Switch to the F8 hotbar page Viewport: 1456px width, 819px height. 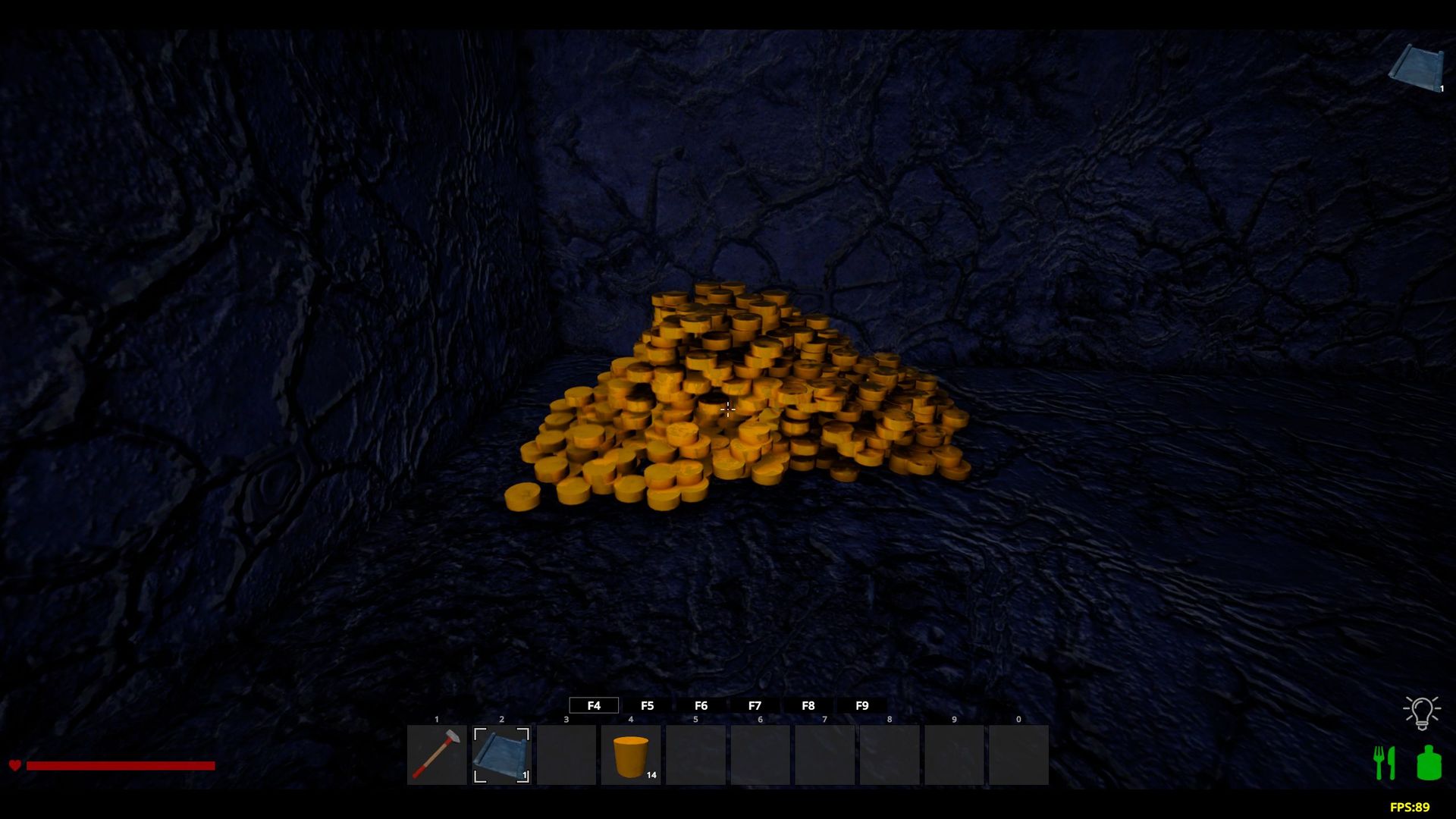[x=808, y=705]
